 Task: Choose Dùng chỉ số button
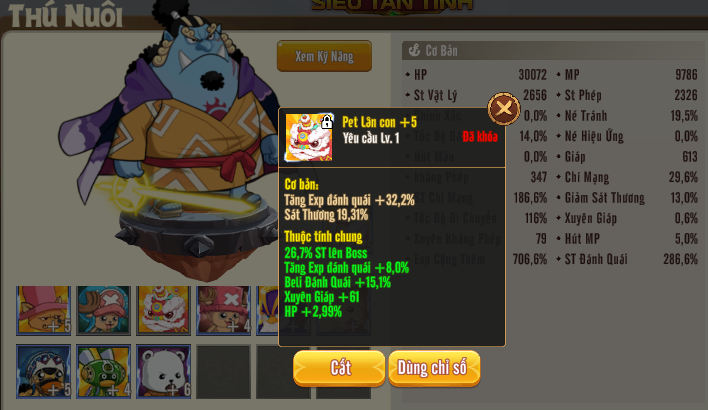[434, 367]
